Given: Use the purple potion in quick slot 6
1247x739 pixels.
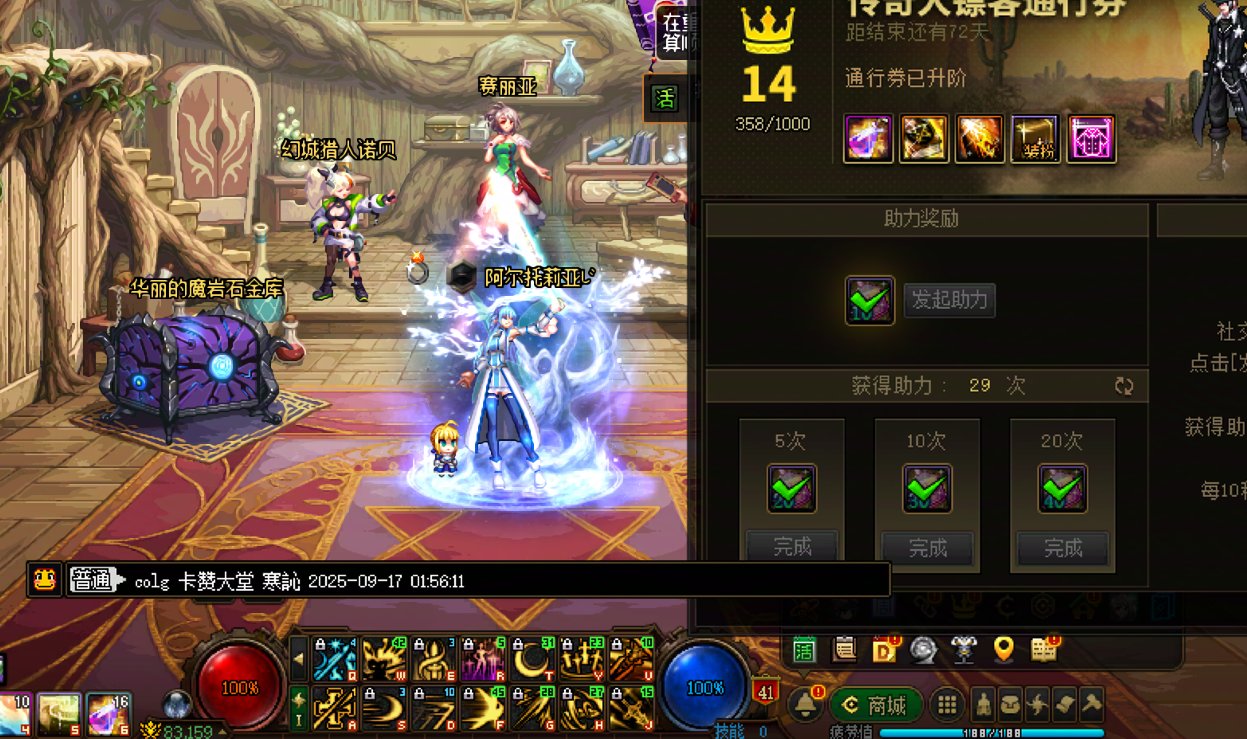Looking at the screenshot, I should point(108,714).
